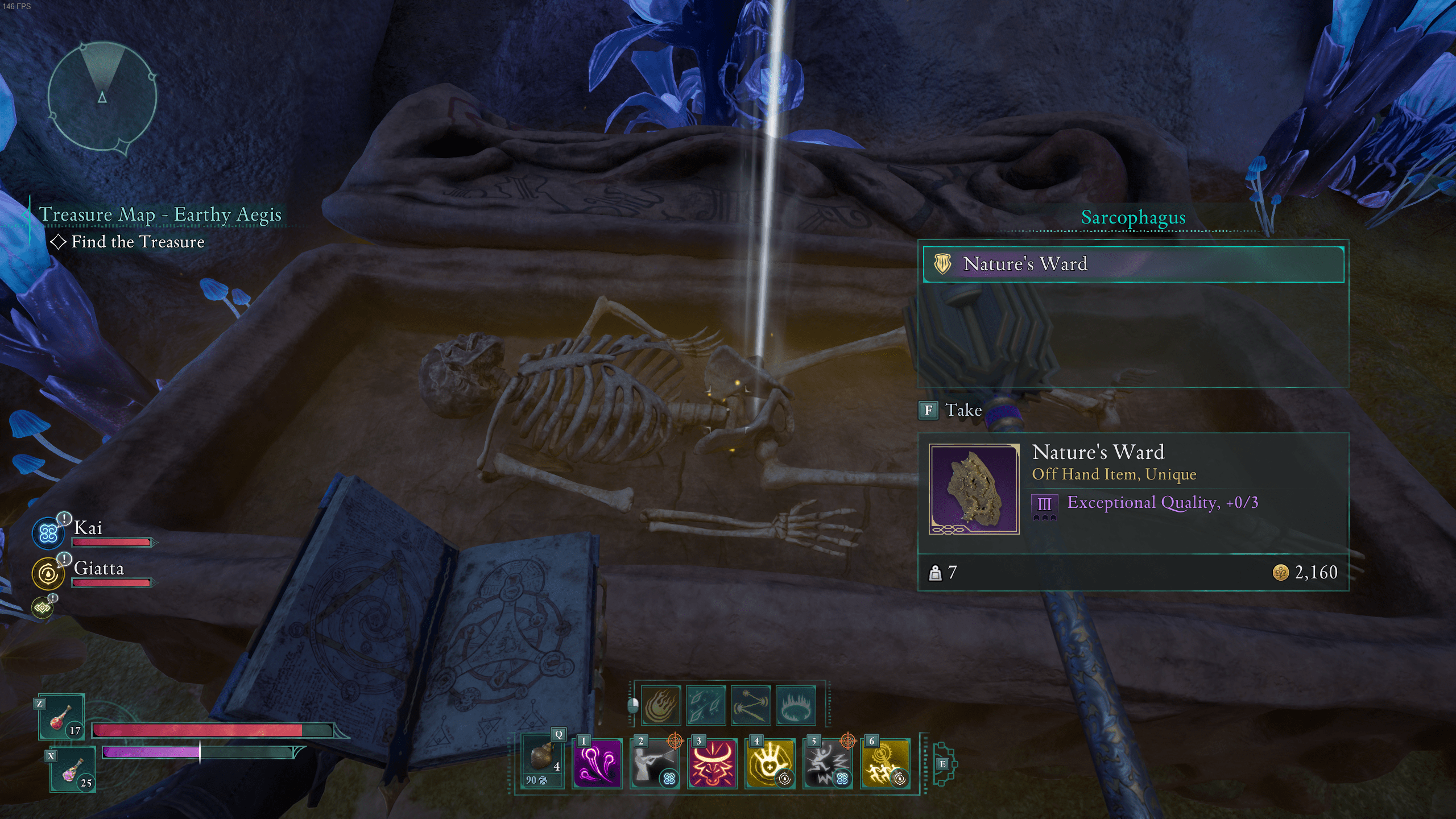Select the Treasure Map - Earthy Aegis quest tracker
Screen dimensions: 1456x819
click(x=159, y=215)
